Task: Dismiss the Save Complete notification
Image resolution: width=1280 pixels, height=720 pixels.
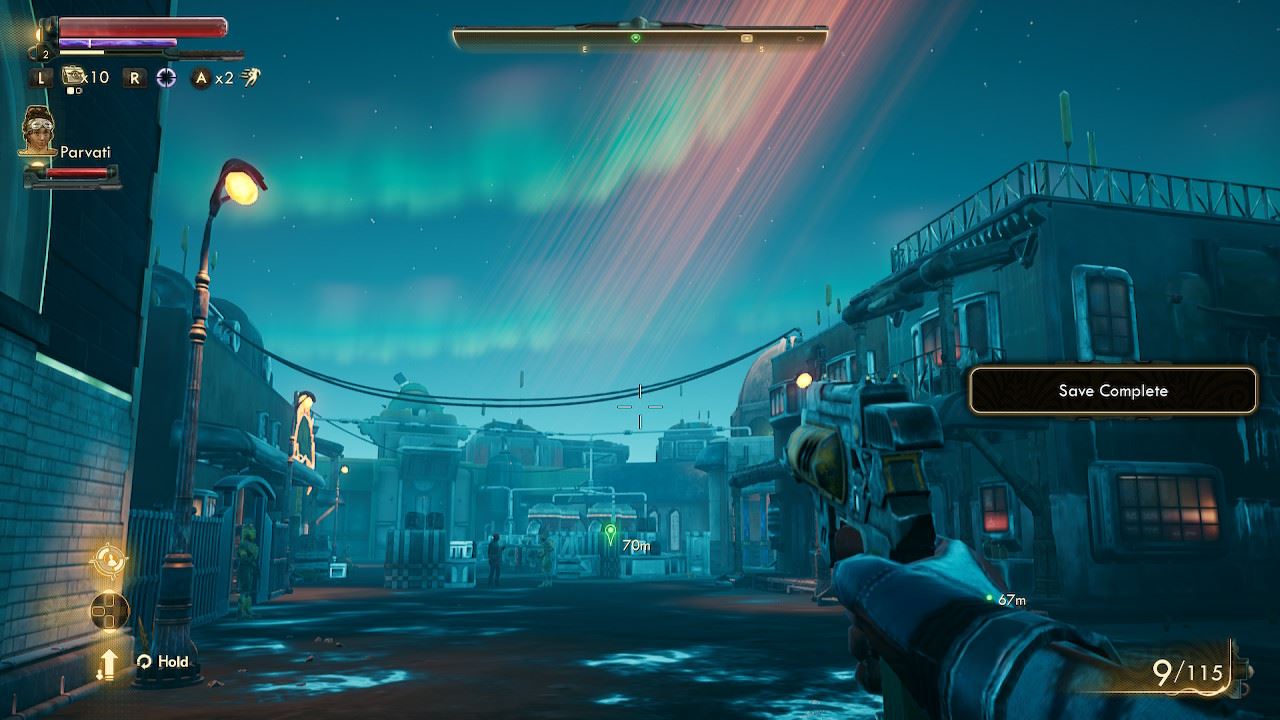Action: pyautogui.click(x=1112, y=391)
